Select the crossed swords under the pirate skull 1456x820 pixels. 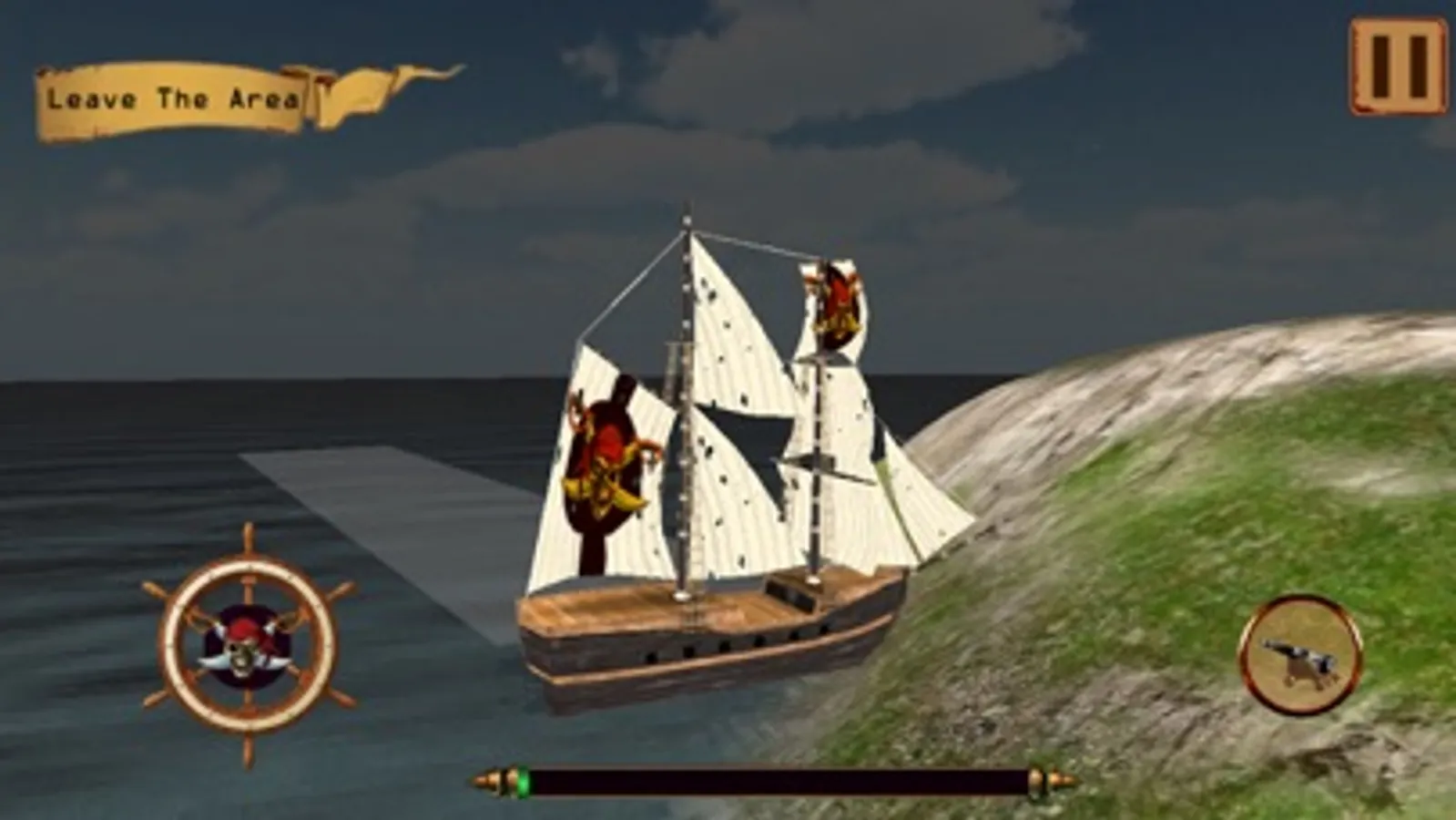point(244,663)
